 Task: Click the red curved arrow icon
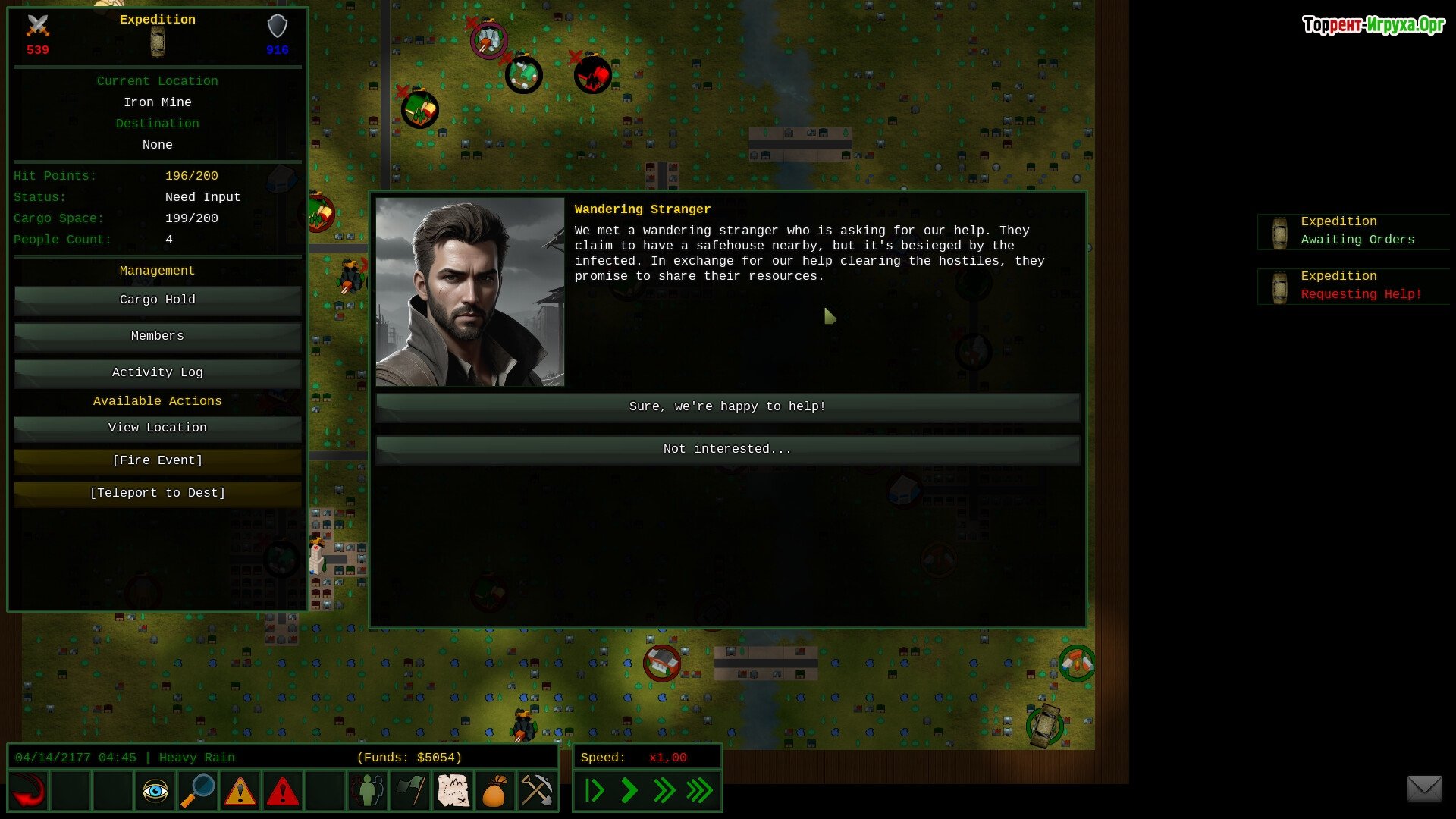pos(29,792)
